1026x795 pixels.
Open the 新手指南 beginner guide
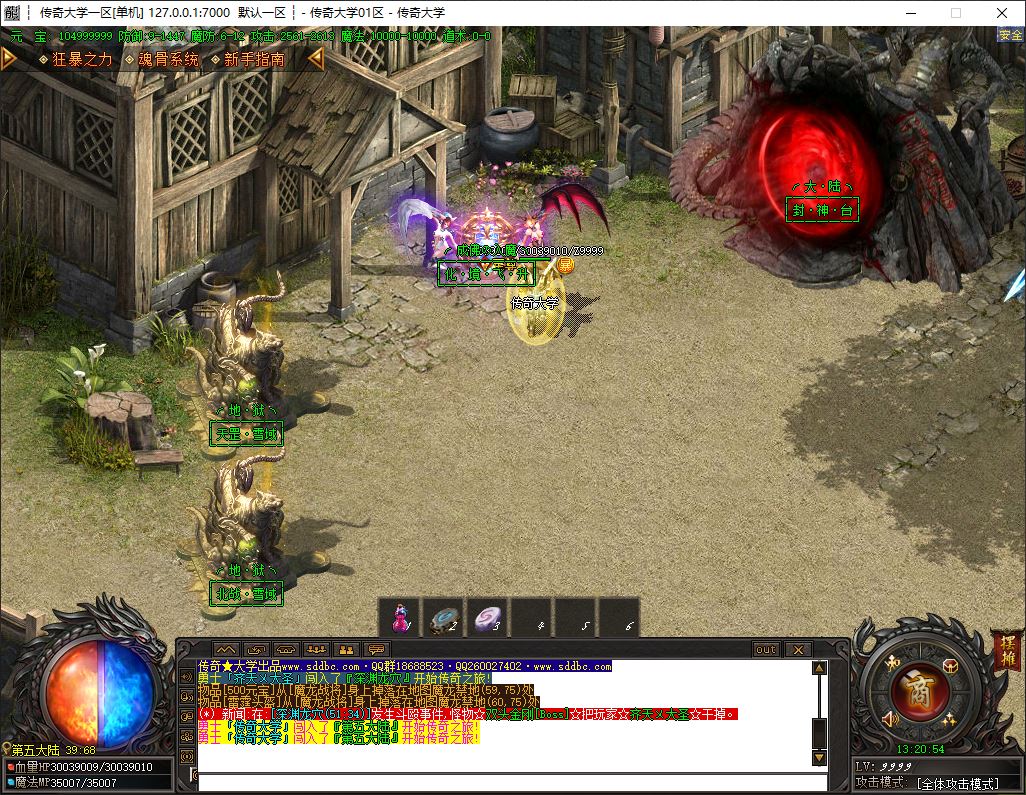point(253,59)
